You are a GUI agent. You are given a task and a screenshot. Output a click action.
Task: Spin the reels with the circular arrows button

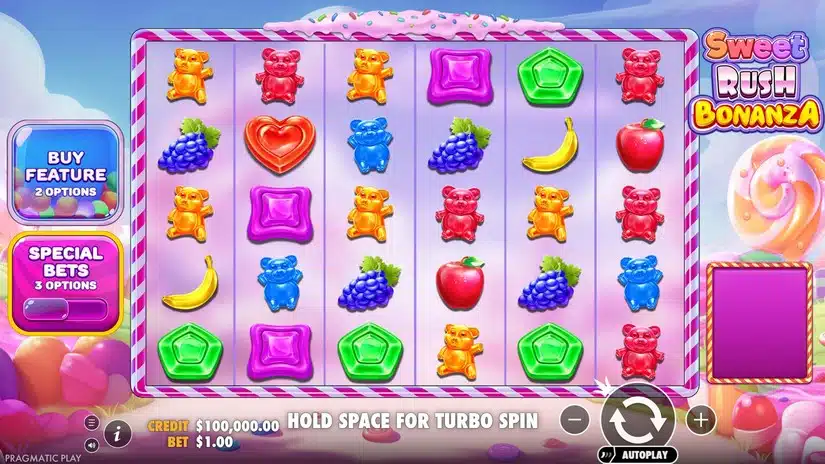(637, 420)
